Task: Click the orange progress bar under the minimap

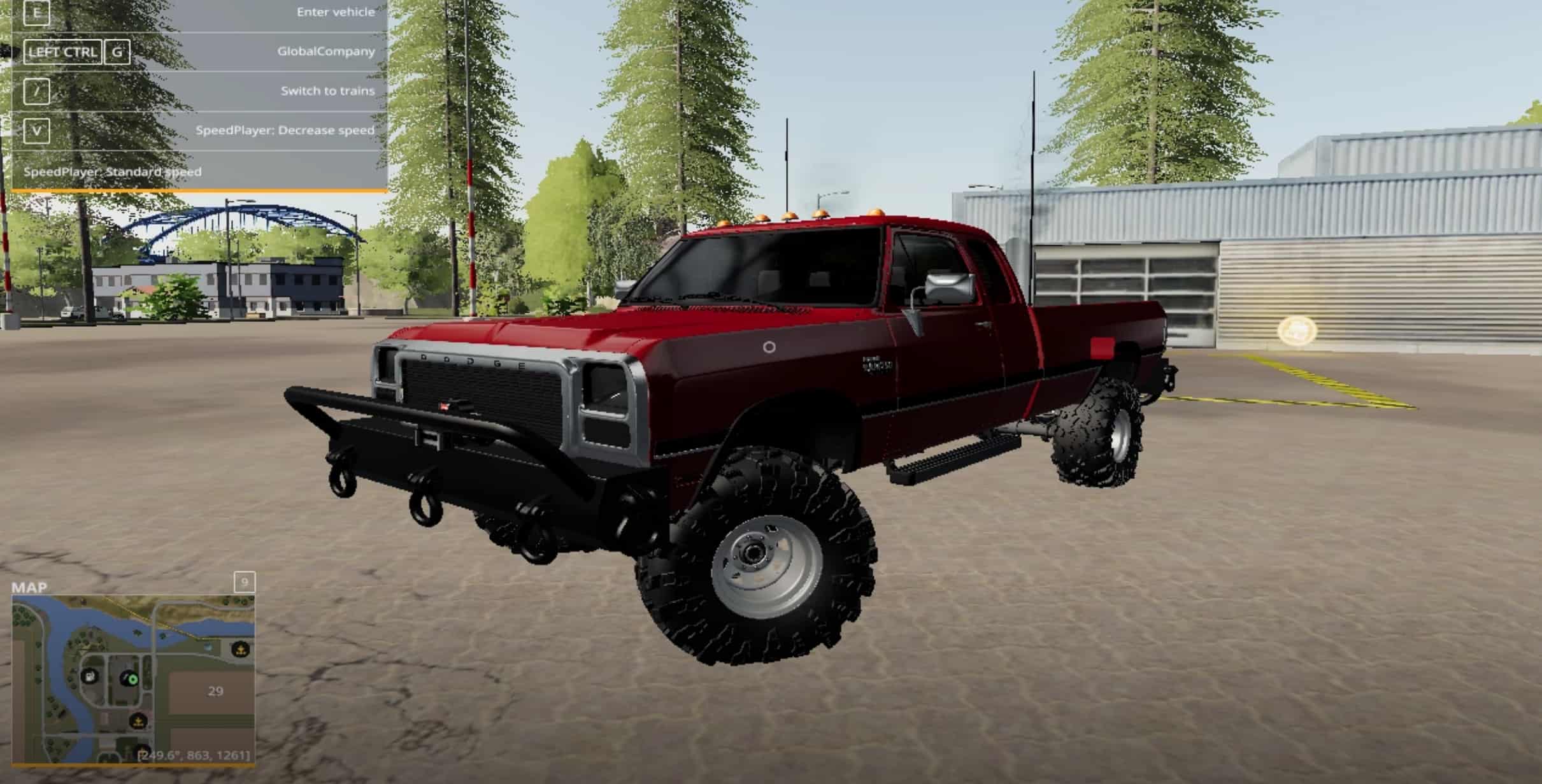Action: [134, 766]
